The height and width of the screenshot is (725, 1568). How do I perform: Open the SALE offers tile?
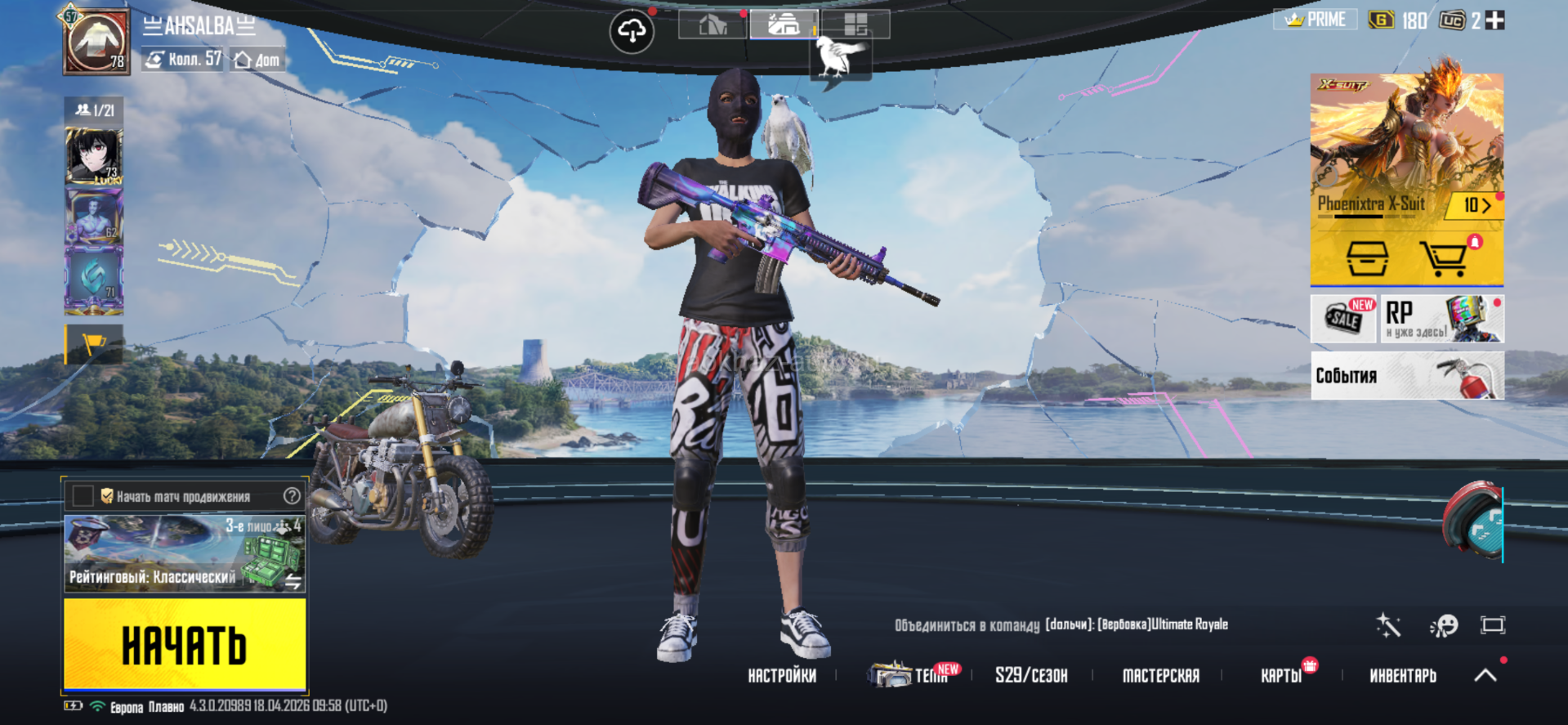1343,319
